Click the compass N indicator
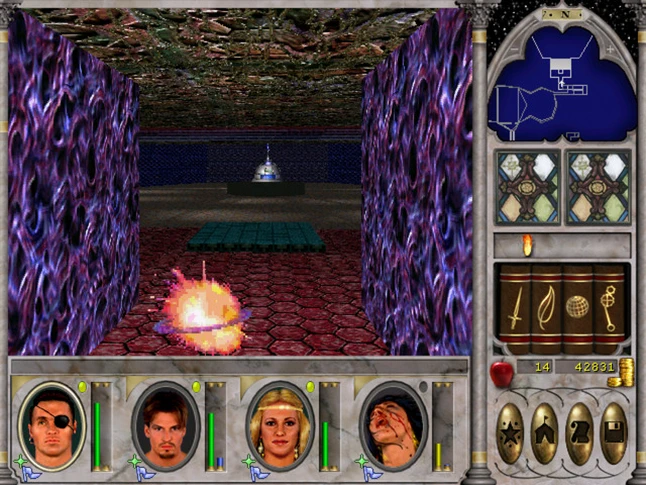The image size is (646, 485). pyautogui.click(x=563, y=14)
